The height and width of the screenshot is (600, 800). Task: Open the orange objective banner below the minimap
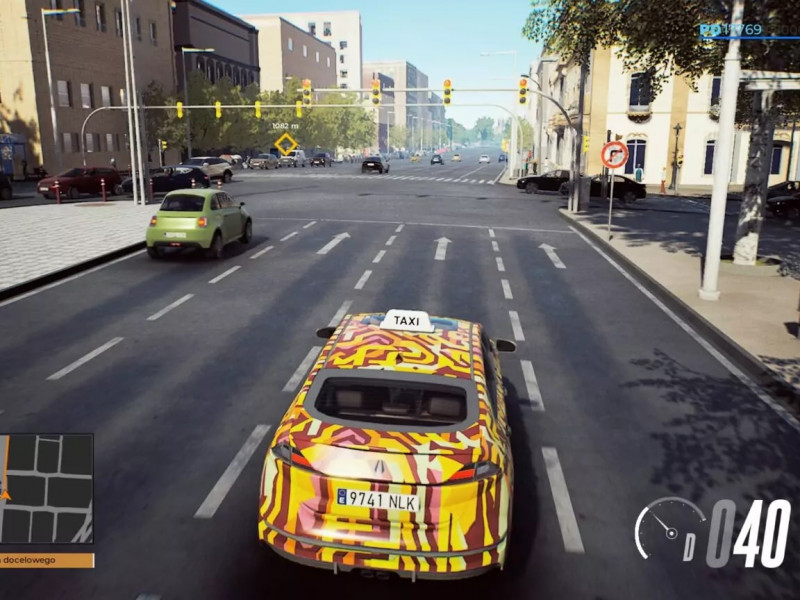click(x=46, y=560)
